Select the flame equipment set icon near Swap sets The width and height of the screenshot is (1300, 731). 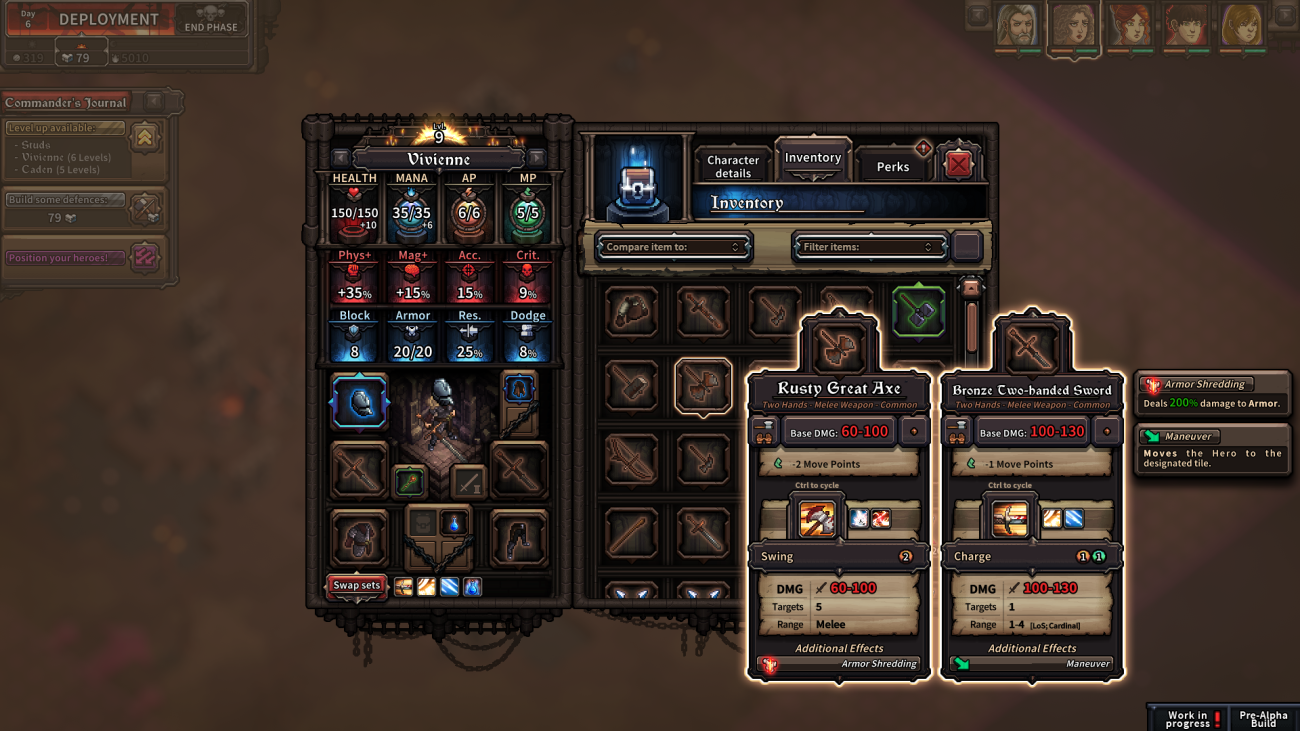[427, 587]
